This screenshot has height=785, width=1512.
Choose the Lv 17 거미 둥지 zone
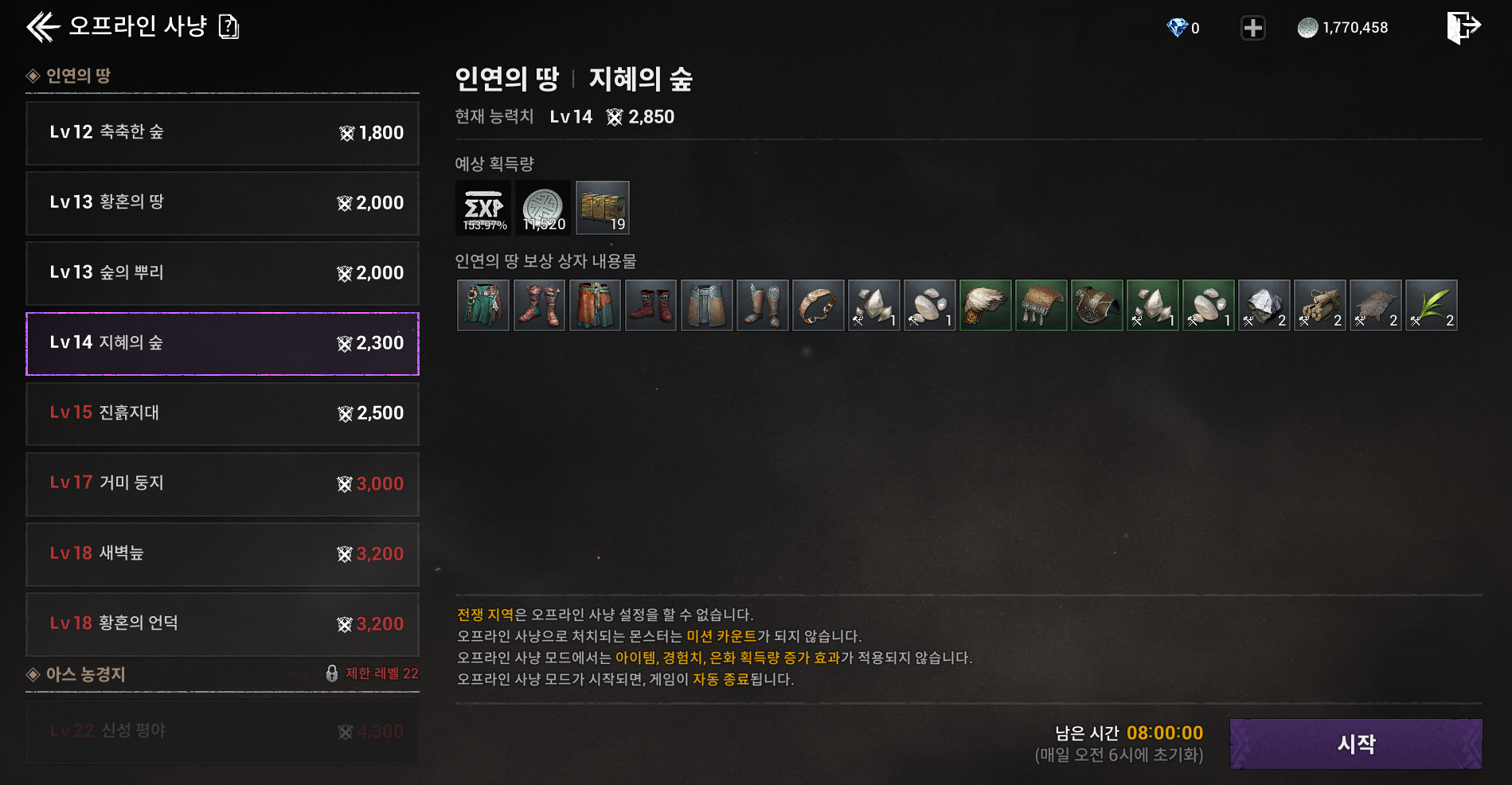(x=223, y=484)
